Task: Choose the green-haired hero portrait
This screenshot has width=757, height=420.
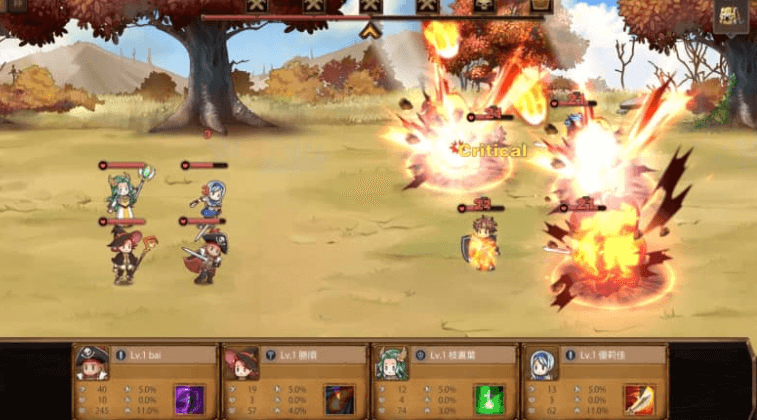Action: 389,364
